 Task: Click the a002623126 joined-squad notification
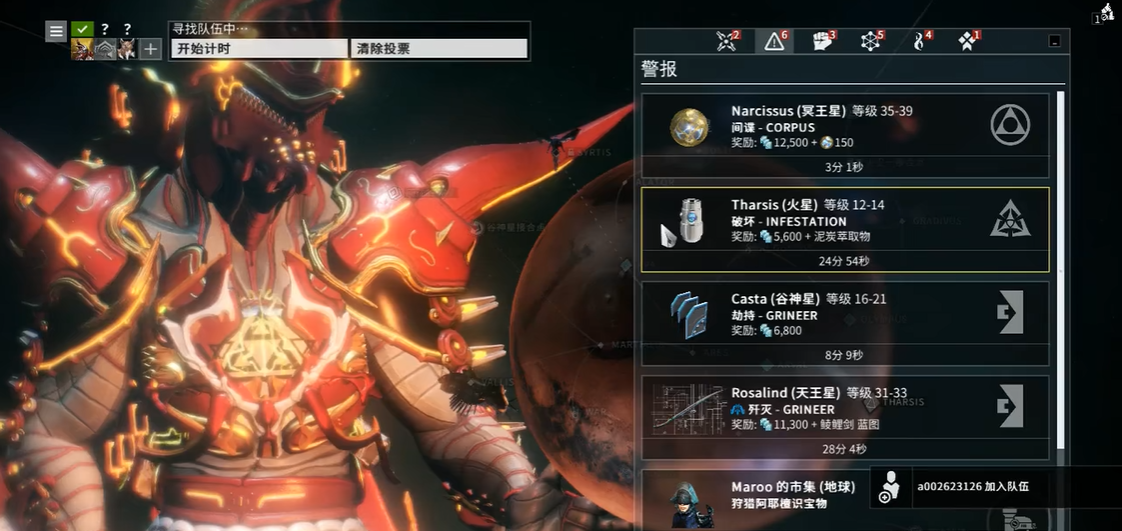click(972, 487)
